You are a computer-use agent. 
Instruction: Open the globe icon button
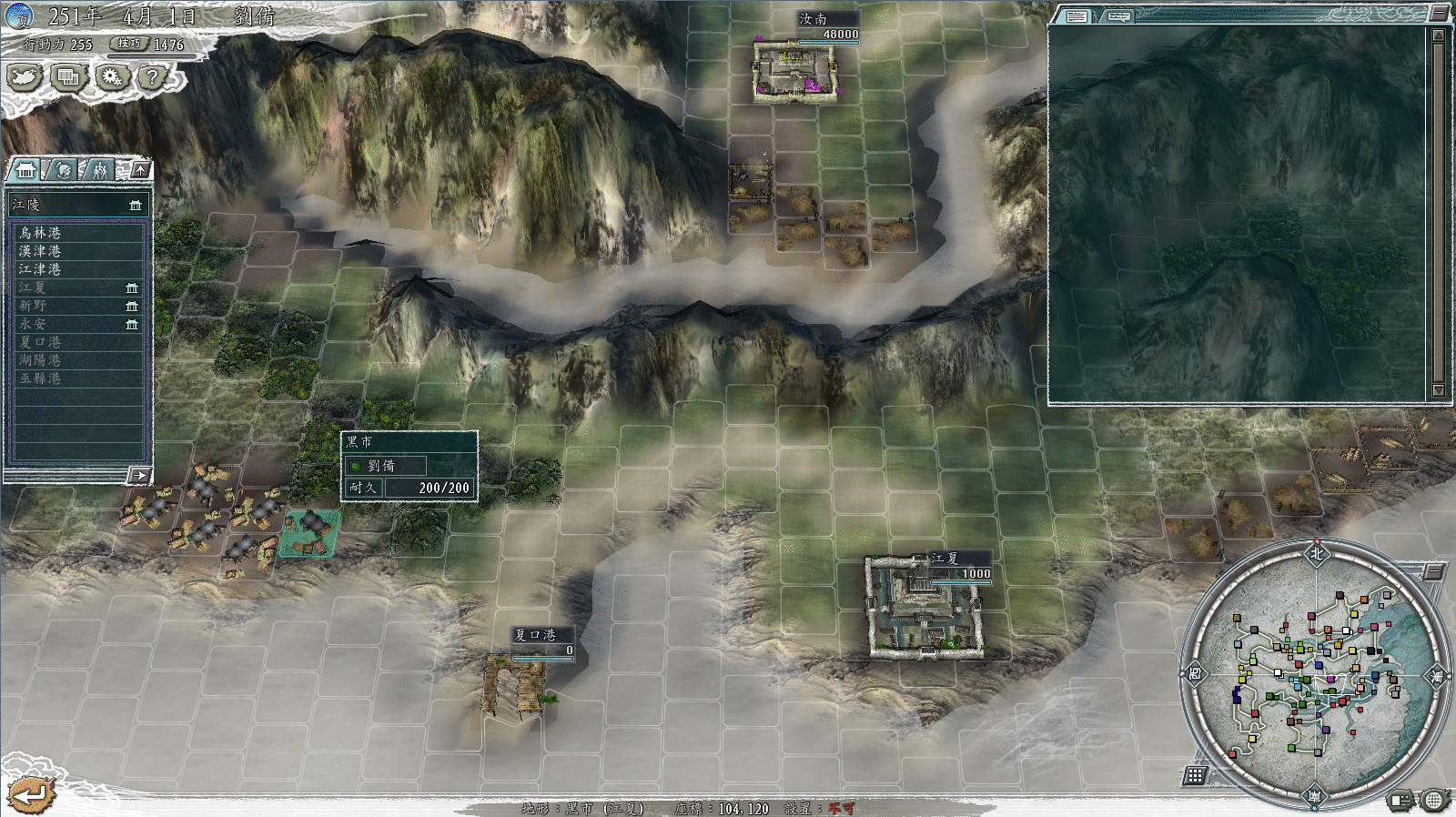point(1433,800)
